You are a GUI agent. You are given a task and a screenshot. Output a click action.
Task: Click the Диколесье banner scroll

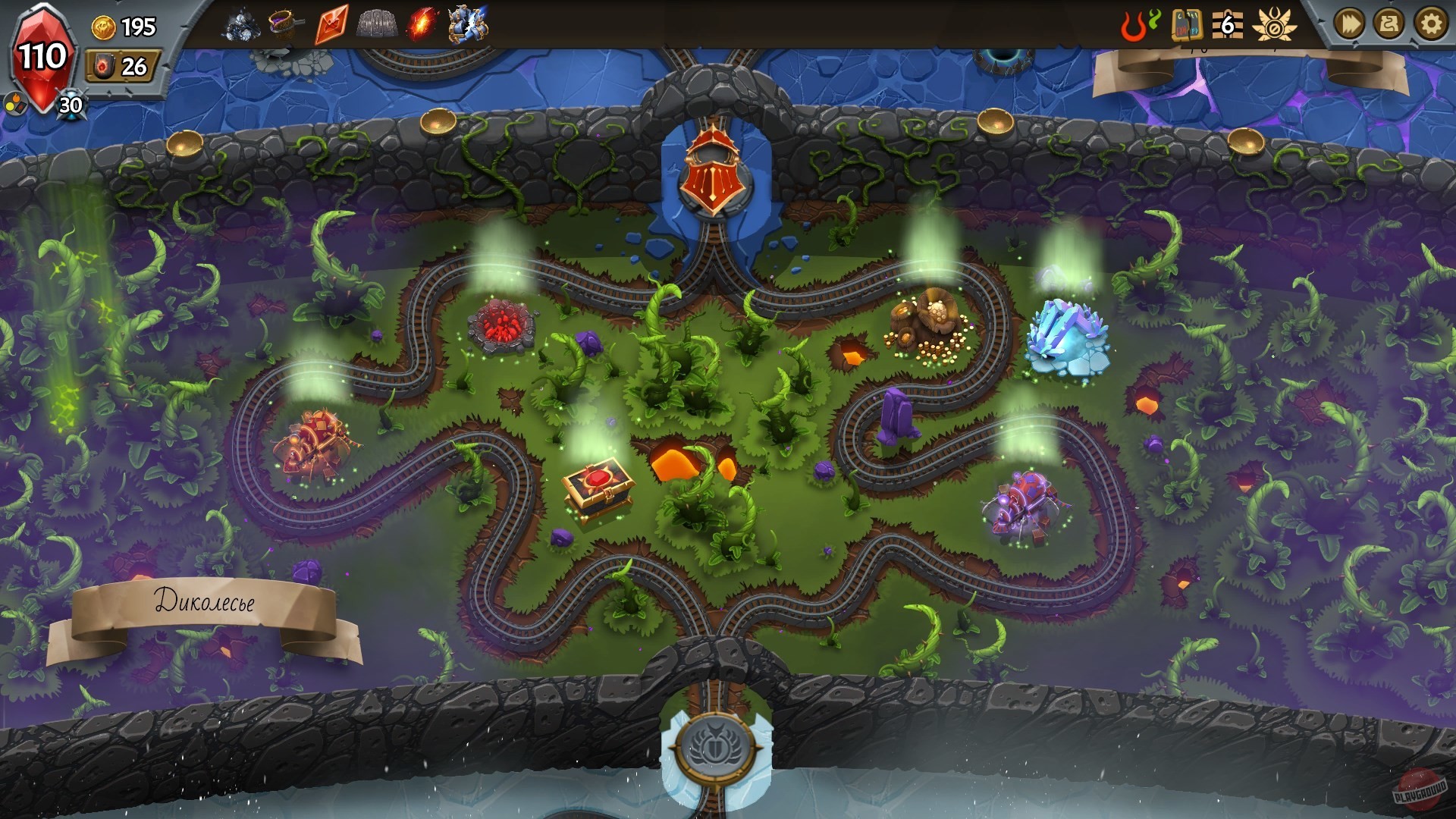(206, 603)
